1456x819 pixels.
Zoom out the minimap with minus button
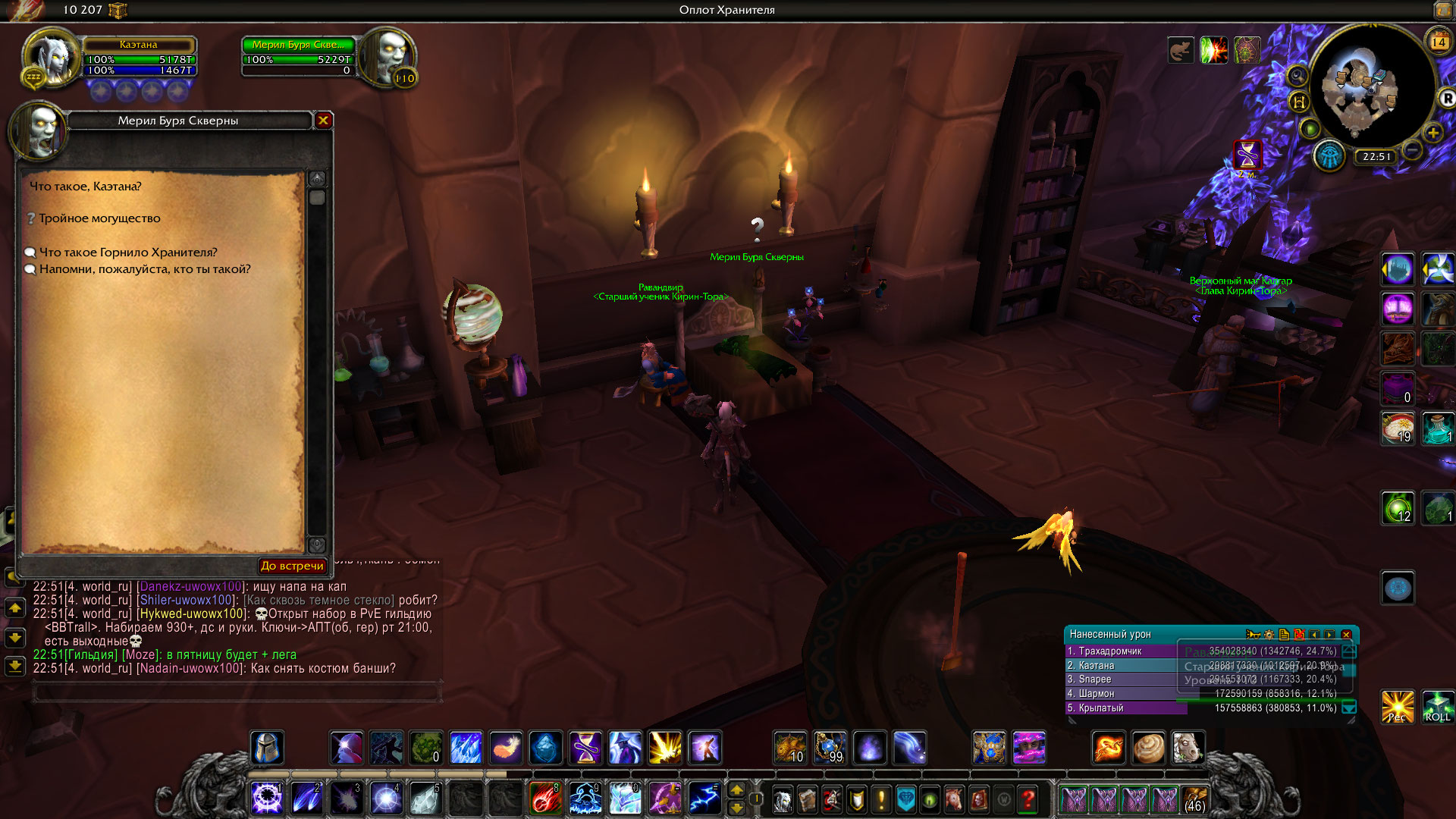click(x=1412, y=150)
